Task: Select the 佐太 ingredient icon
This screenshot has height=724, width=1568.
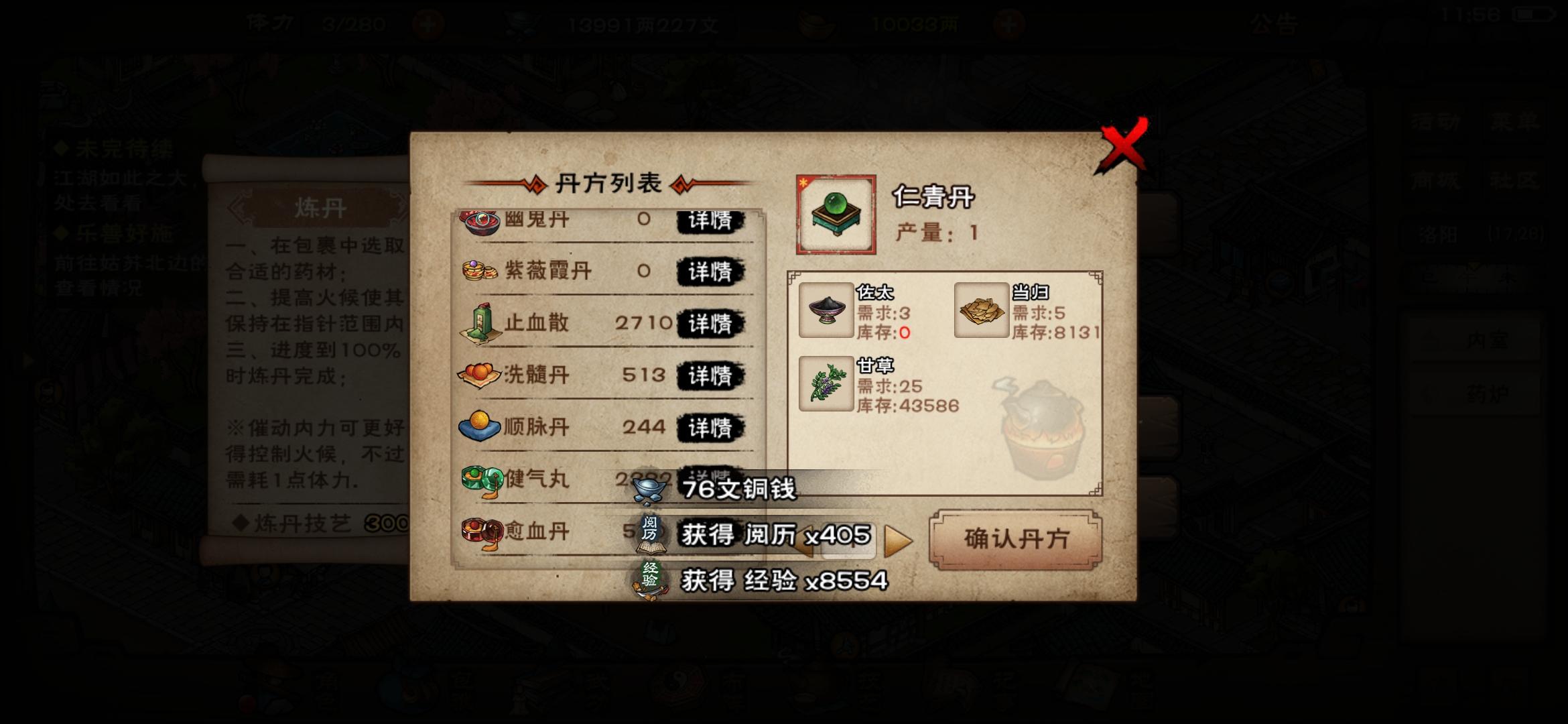Action: (x=826, y=312)
